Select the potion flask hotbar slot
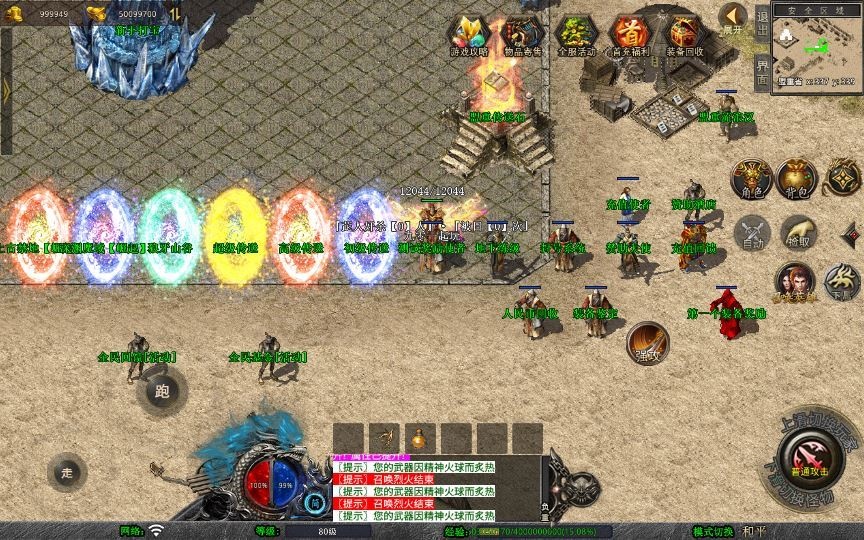The height and width of the screenshot is (540, 864). [418, 438]
